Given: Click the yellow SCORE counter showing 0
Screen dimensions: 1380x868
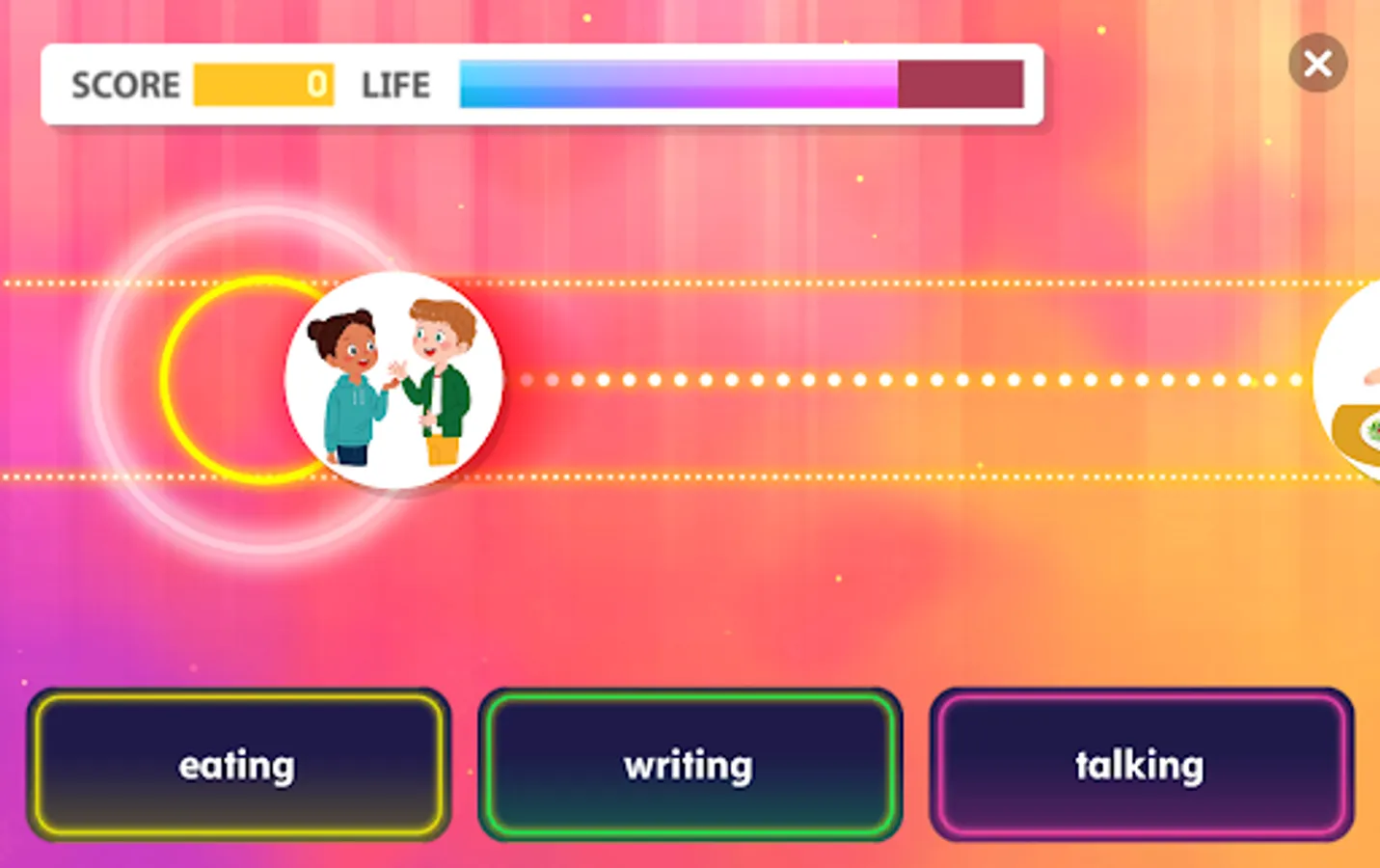Looking at the screenshot, I should tap(265, 85).
